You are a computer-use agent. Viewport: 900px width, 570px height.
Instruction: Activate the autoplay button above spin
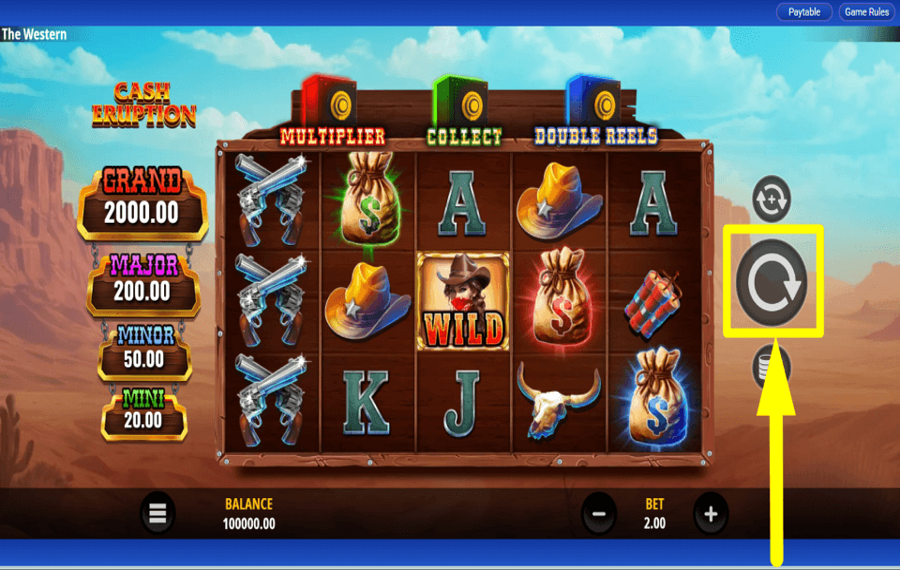click(x=771, y=198)
